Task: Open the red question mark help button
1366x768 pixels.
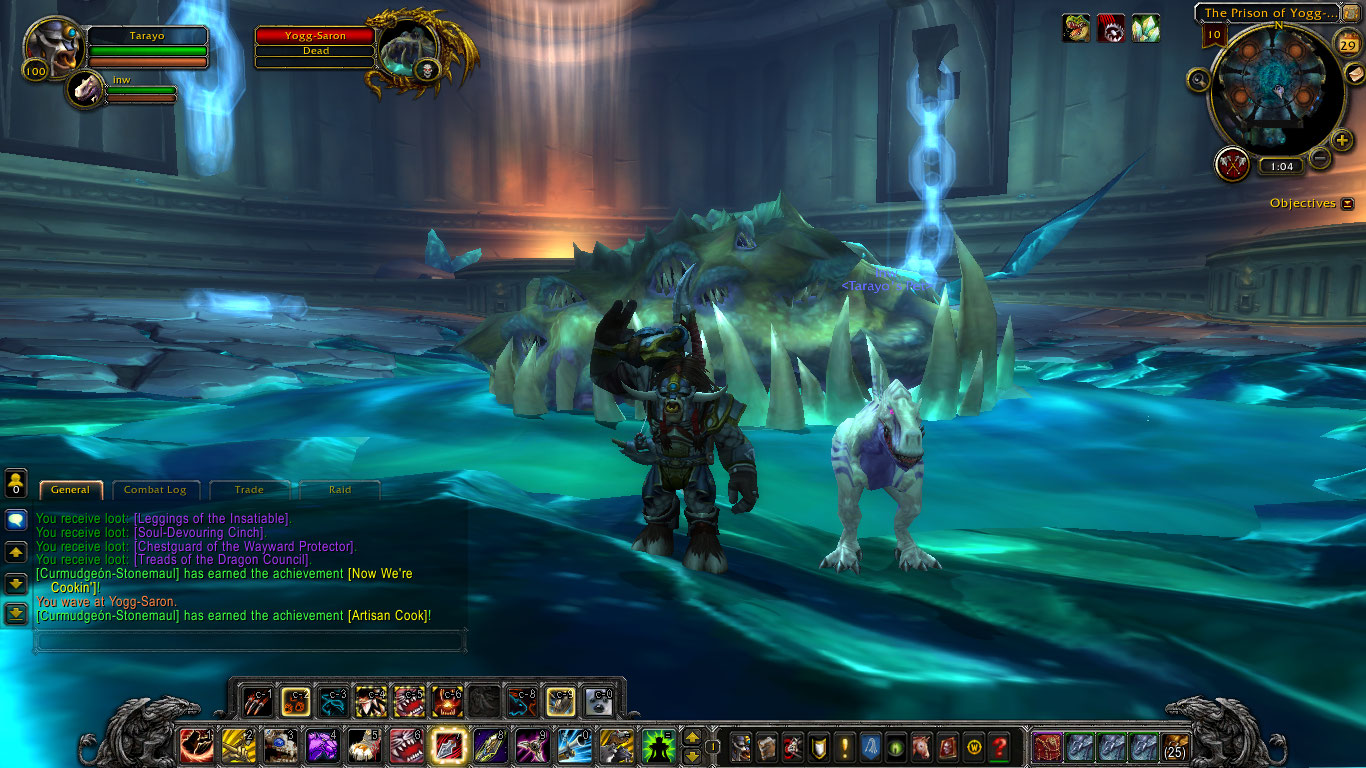Action: pos(998,746)
